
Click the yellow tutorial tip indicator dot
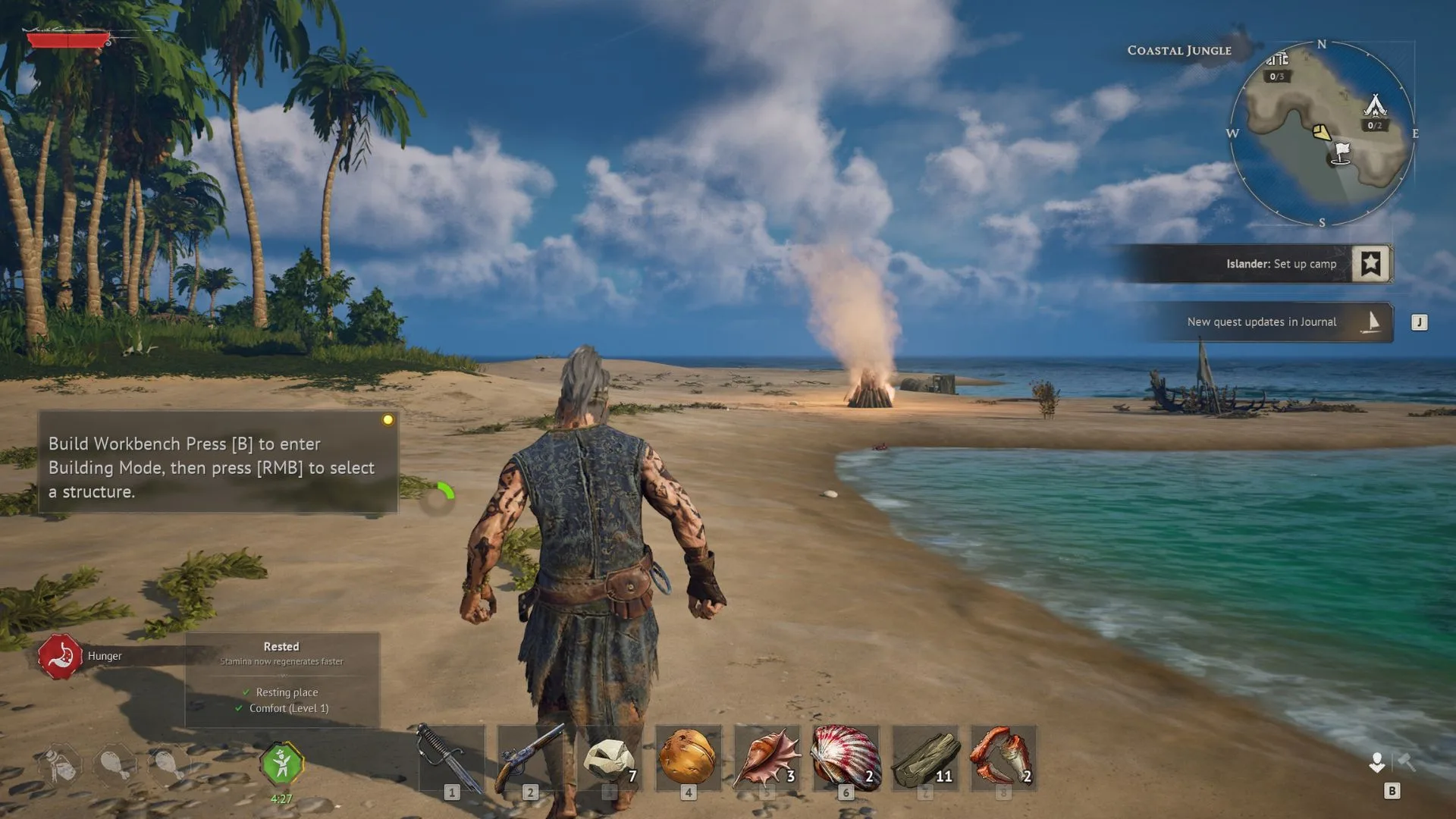tap(389, 418)
